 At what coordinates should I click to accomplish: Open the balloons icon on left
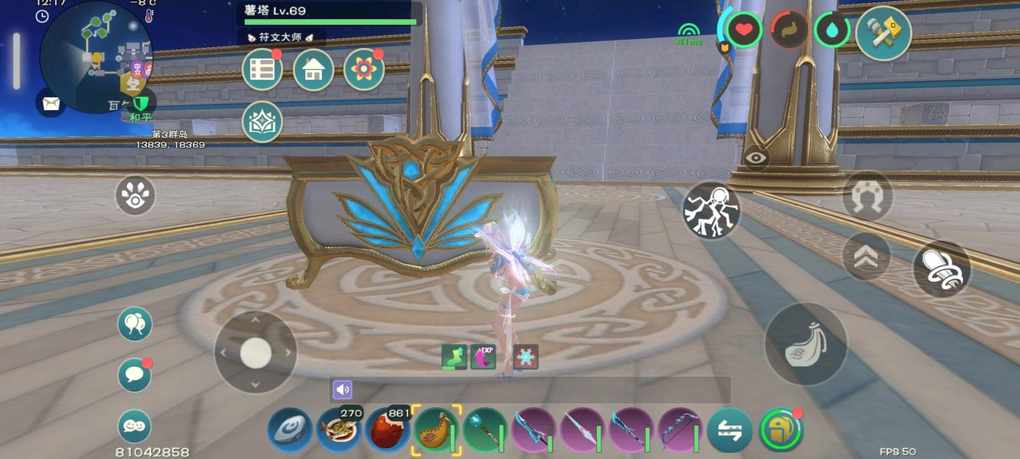pyautogui.click(x=135, y=323)
